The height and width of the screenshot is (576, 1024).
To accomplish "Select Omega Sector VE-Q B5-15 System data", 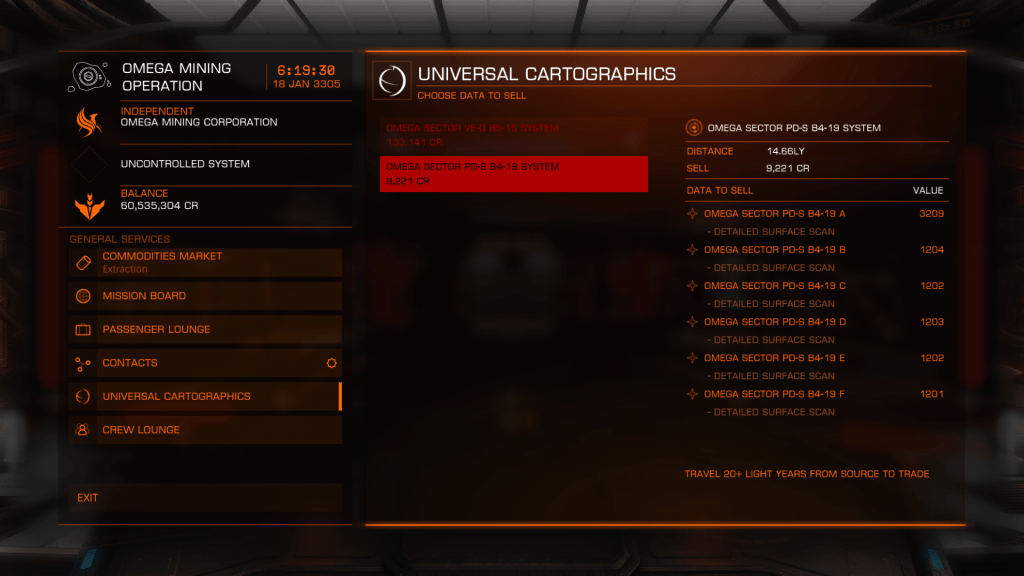I will [x=513, y=135].
